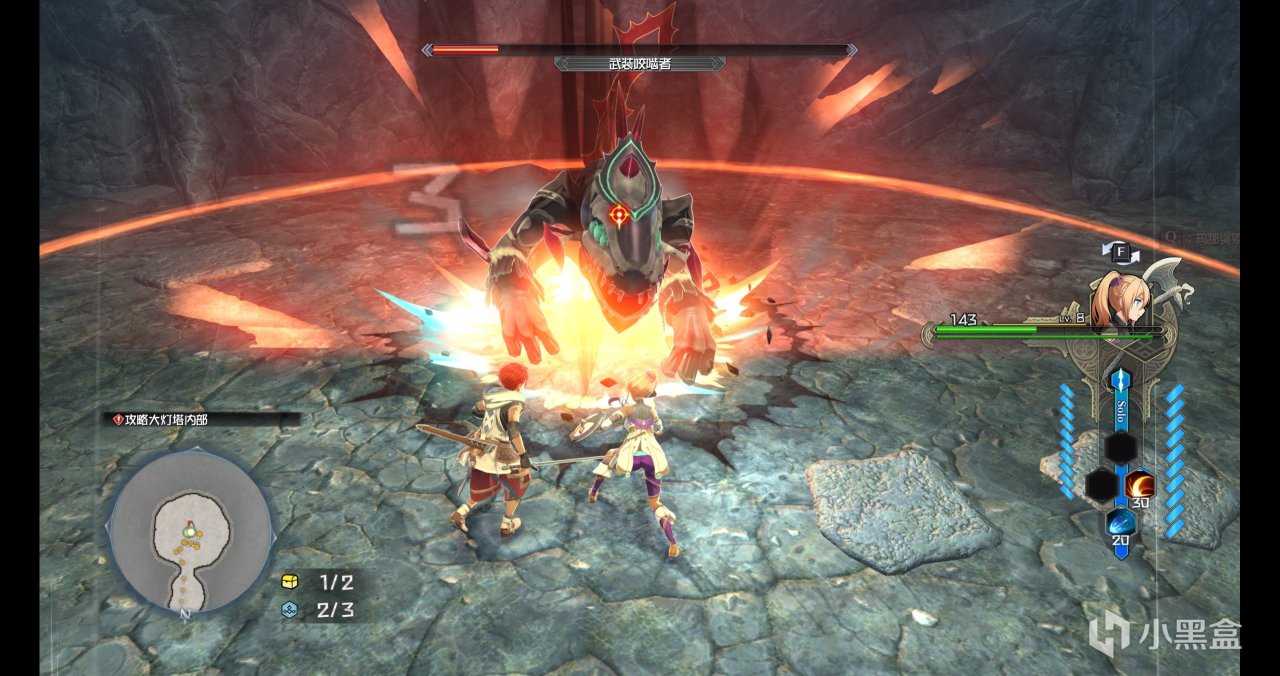
Task: Click the red lock-on target reticle
Action: click(620, 212)
